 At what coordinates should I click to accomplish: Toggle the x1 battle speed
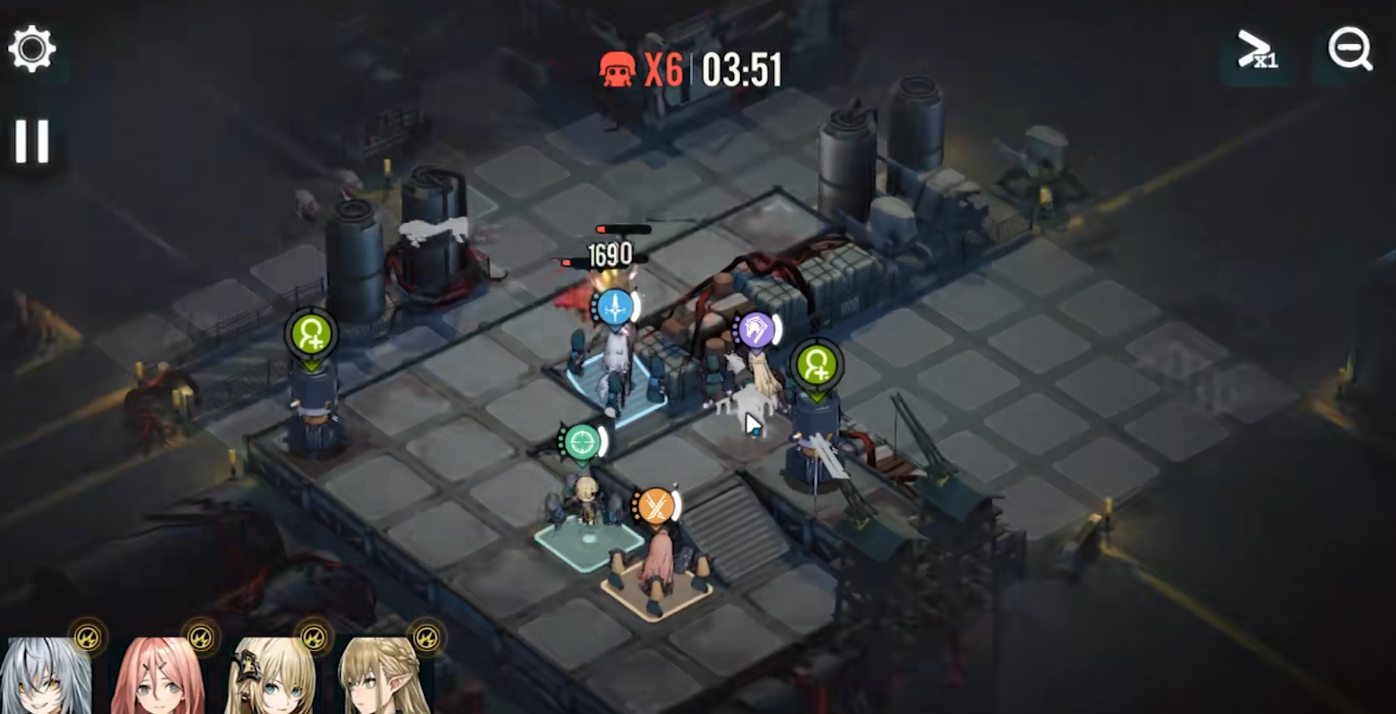coord(1256,50)
